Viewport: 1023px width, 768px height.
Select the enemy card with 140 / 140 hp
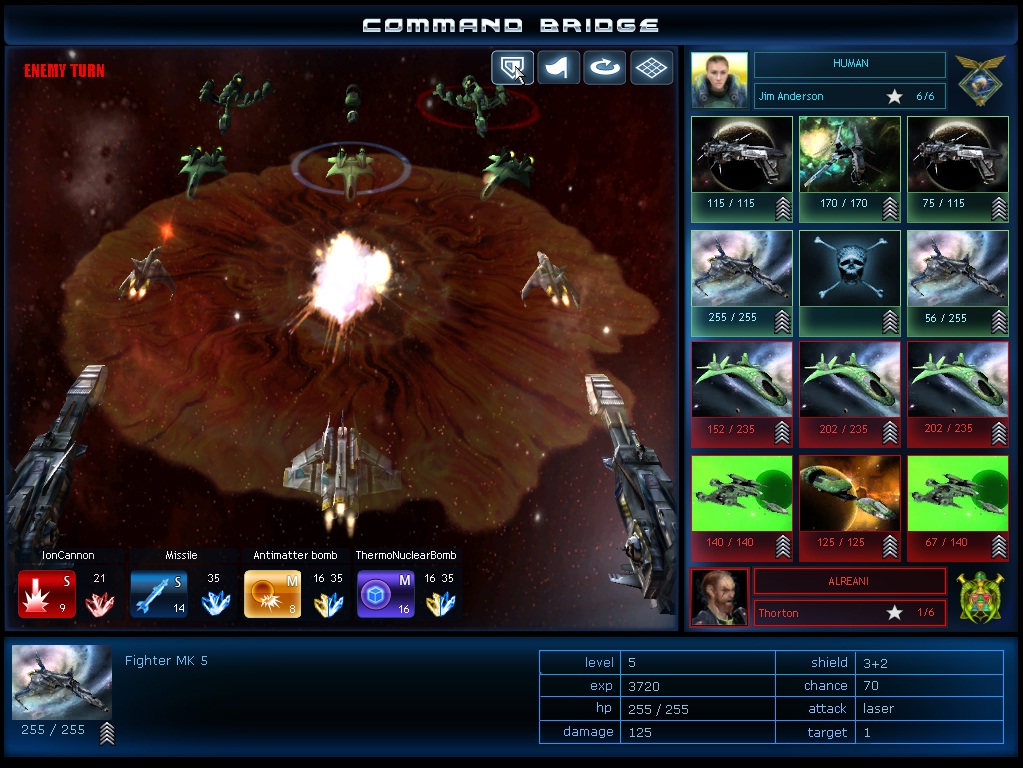tap(742, 508)
